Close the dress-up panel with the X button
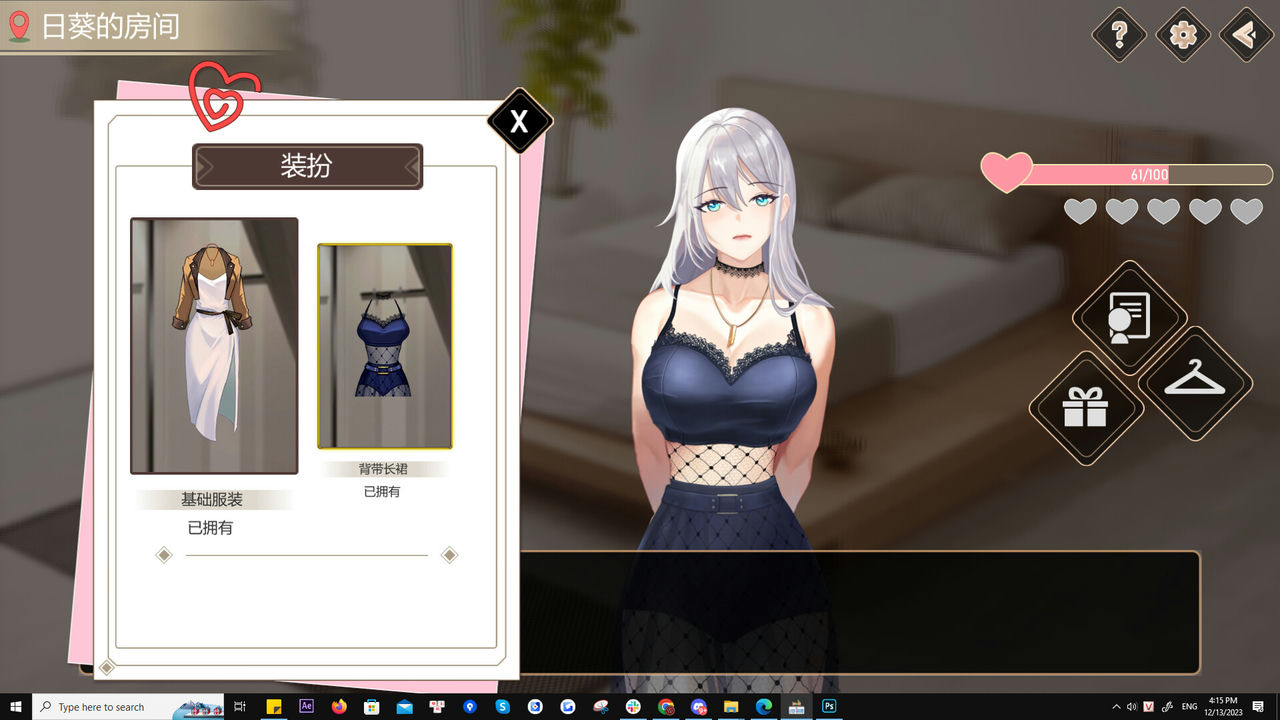1280x720 pixels. pyautogui.click(x=519, y=123)
